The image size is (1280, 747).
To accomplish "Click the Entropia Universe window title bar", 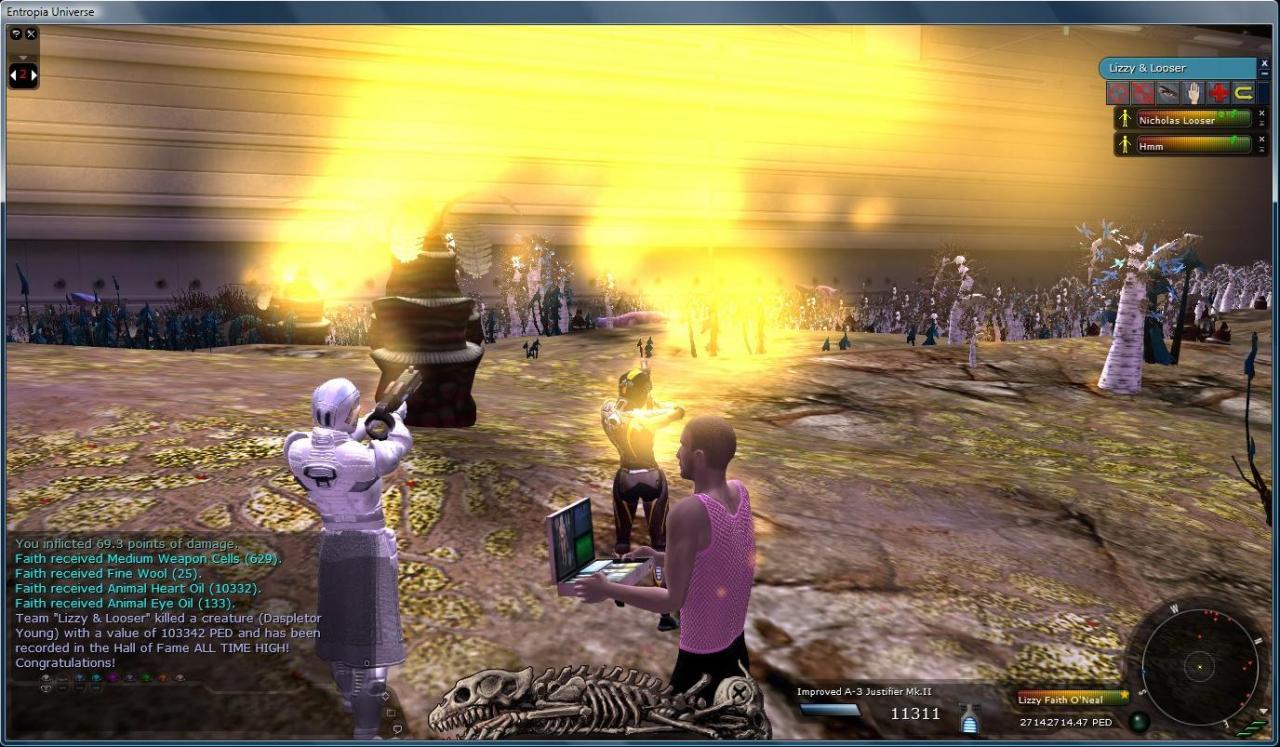I will [640, 11].
